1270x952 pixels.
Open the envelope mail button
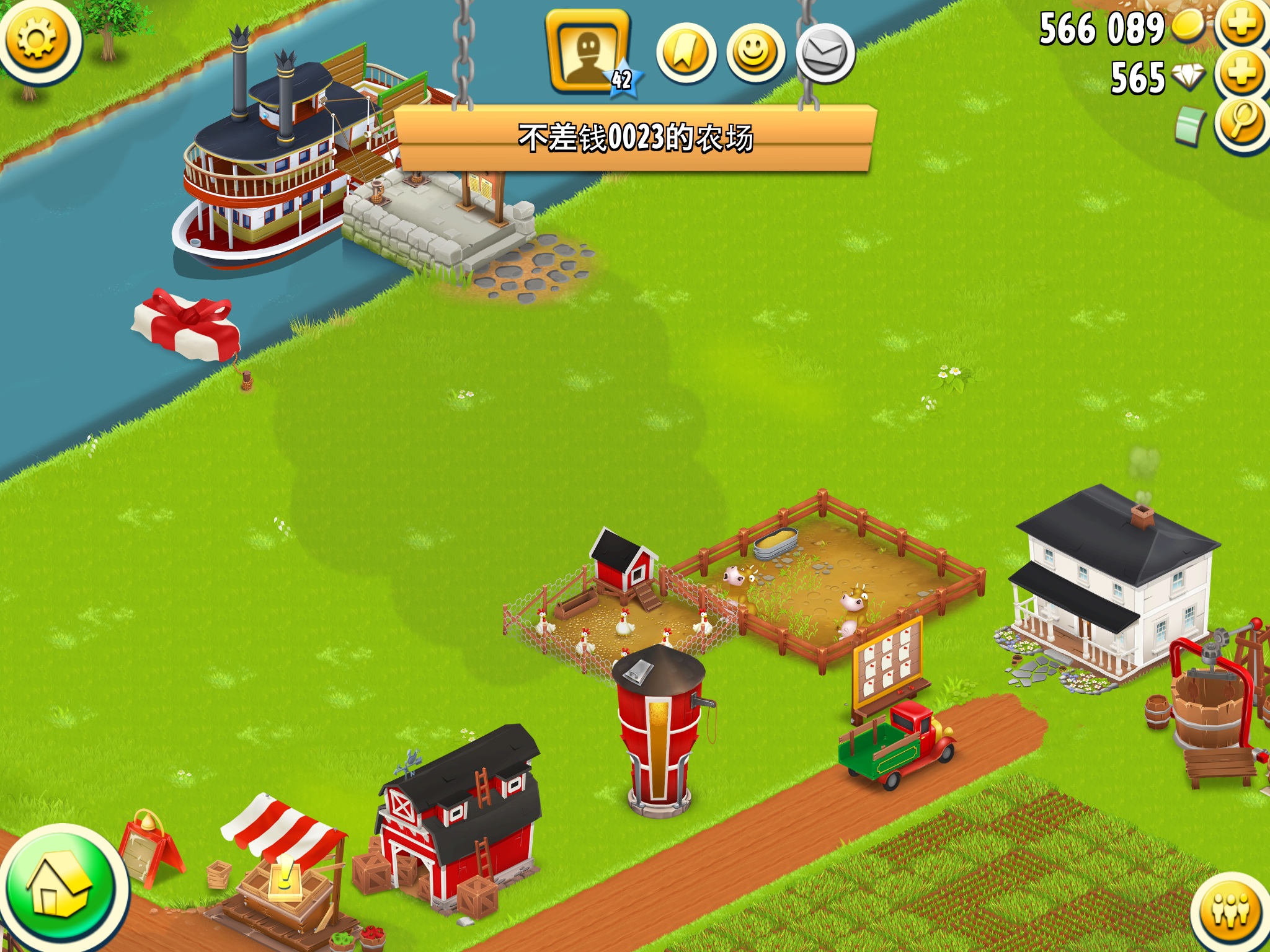pyautogui.click(x=825, y=54)
